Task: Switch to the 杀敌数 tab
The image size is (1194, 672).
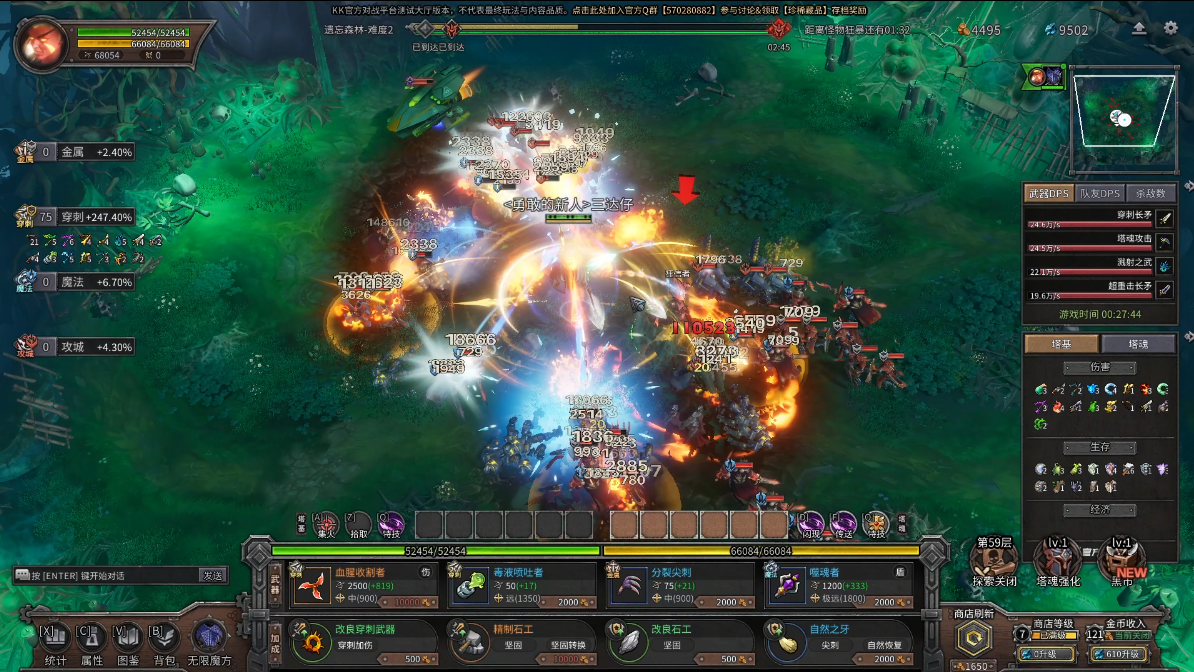Action: point(1150,193)
